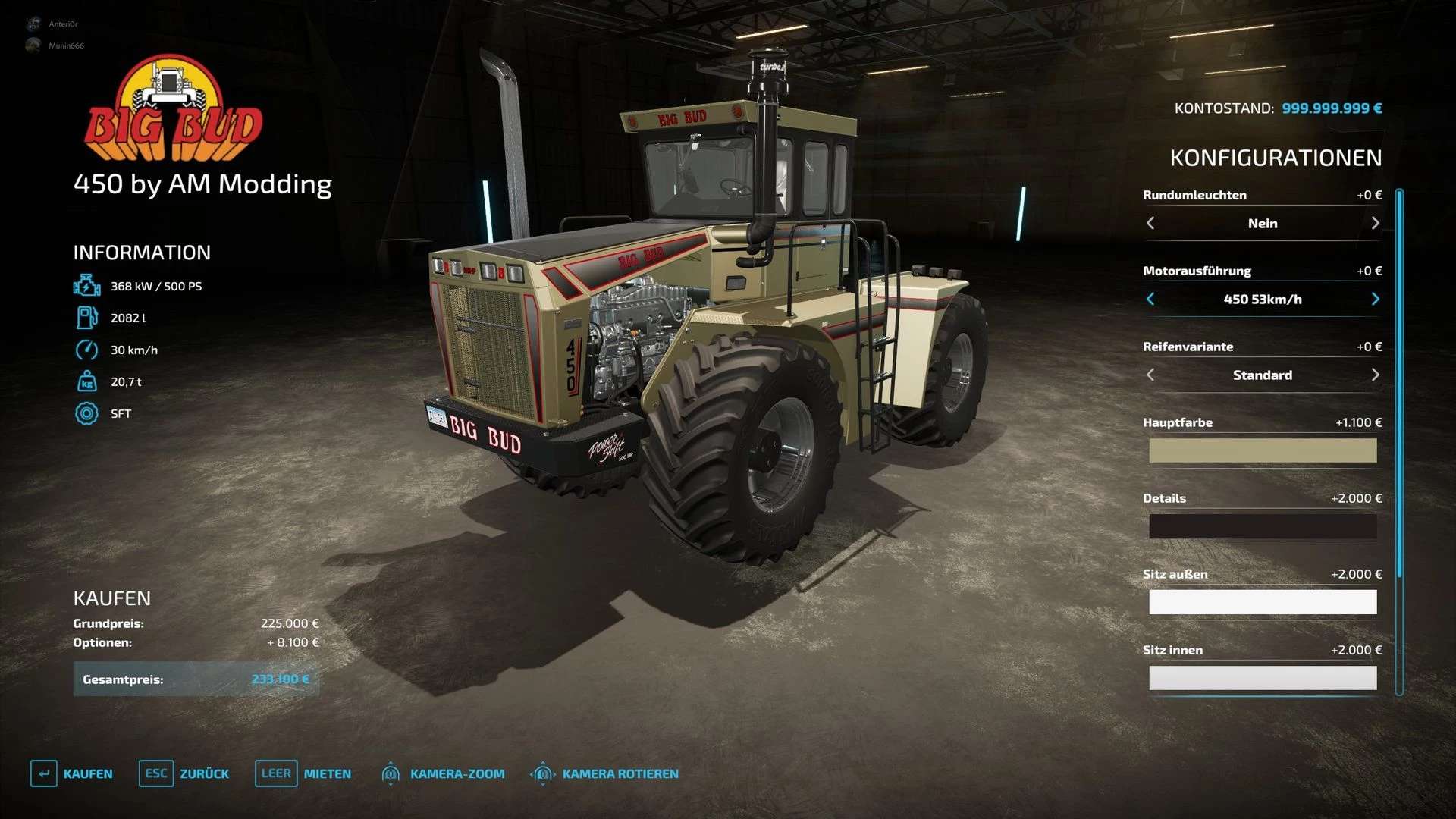Screen dimensions: 1456x819
Task: Select next Rundumleuchten option arrow
Action: click(x=1375, y=224)
